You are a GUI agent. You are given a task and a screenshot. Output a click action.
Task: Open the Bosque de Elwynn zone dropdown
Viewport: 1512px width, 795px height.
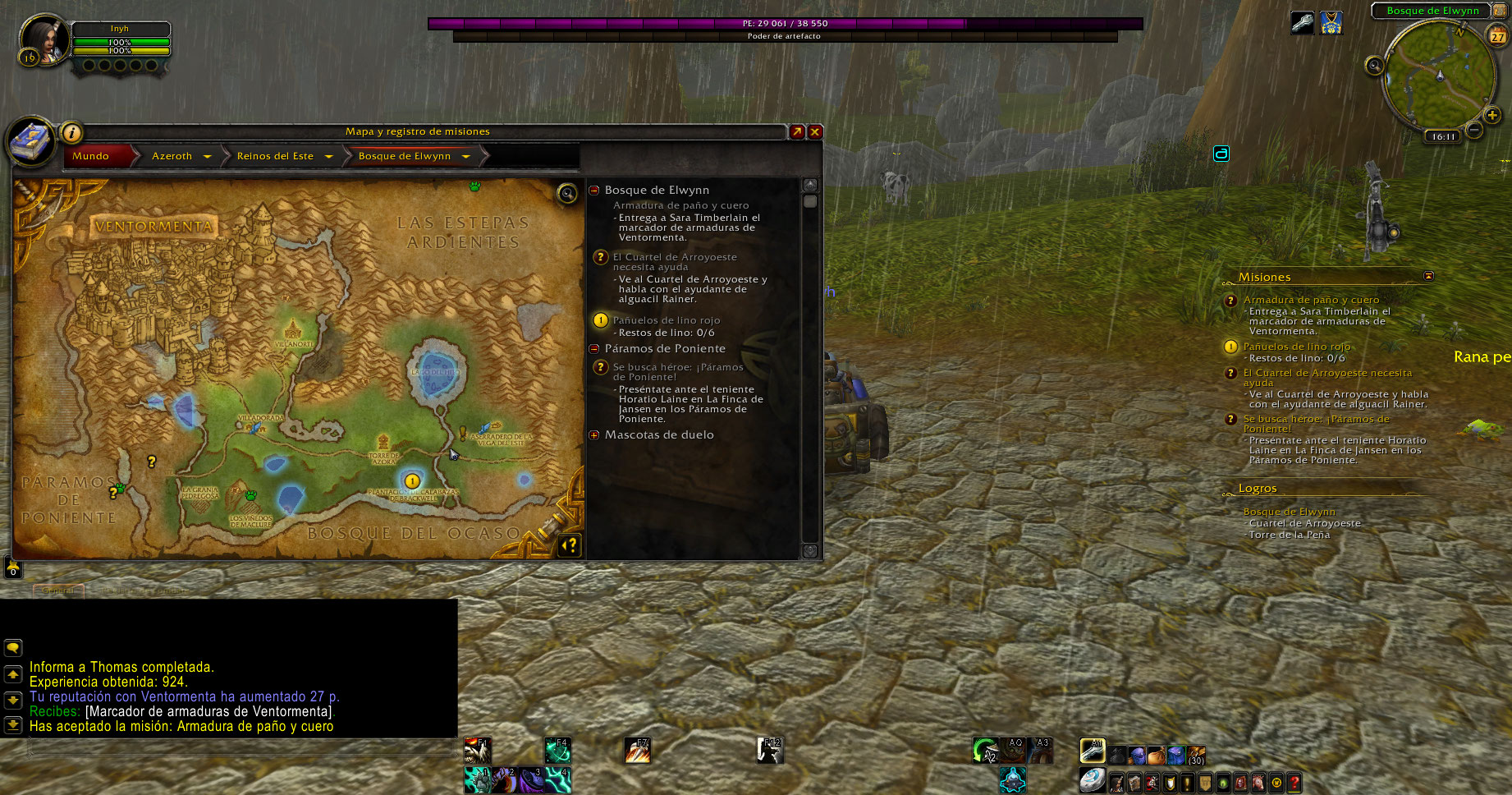466,156
